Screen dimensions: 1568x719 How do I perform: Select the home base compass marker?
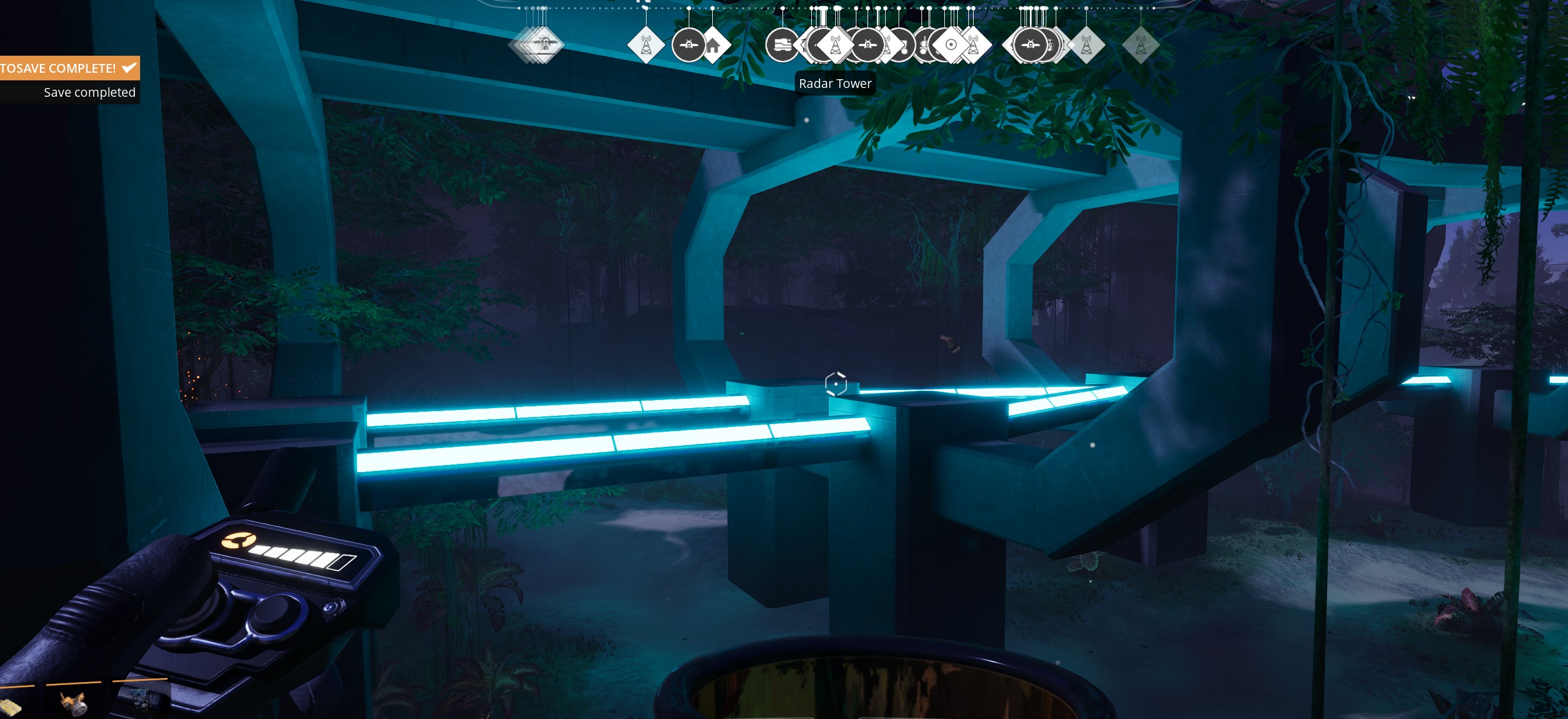[713, 45]
